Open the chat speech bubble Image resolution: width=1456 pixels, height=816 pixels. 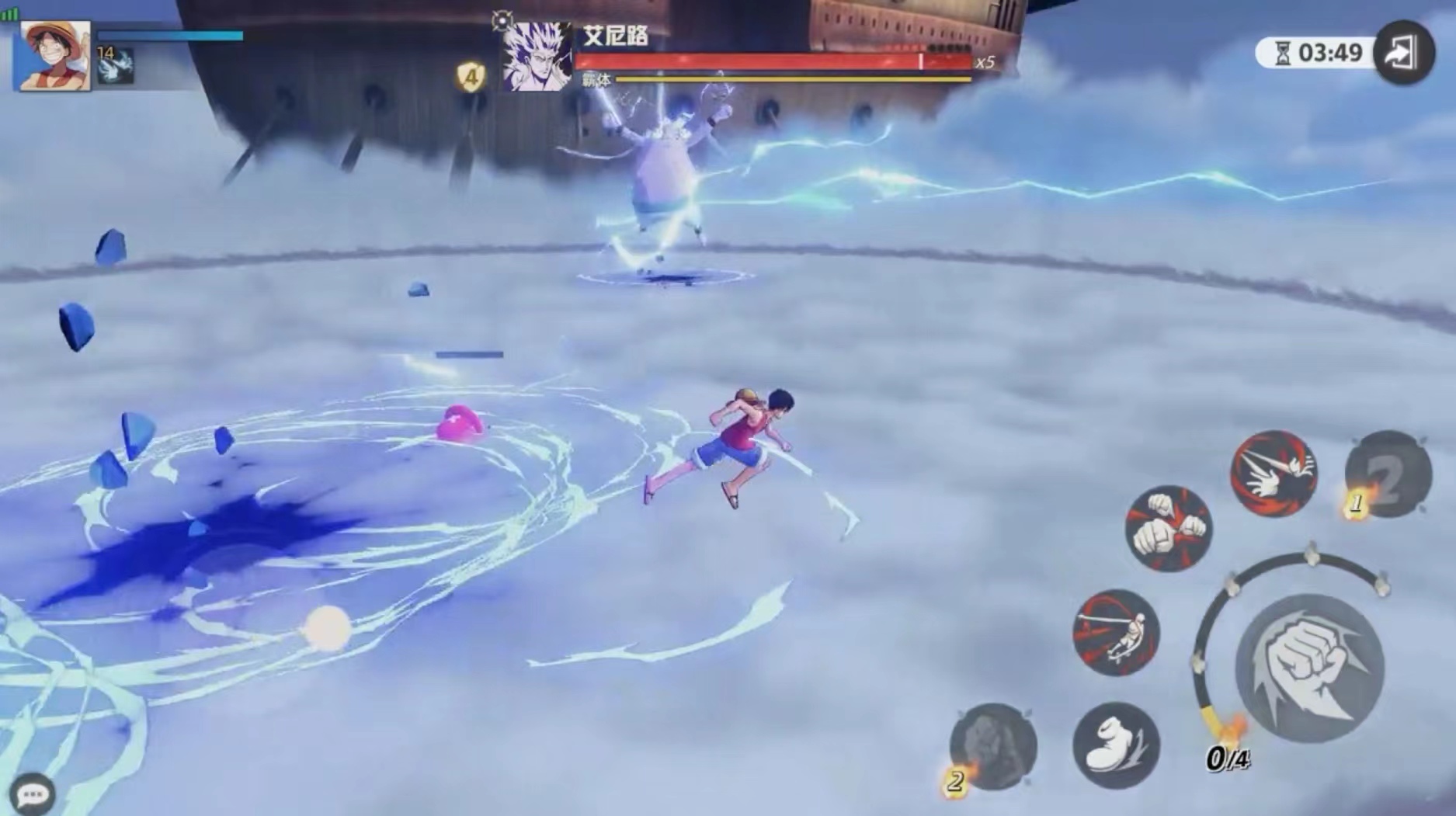pos(32,793)
